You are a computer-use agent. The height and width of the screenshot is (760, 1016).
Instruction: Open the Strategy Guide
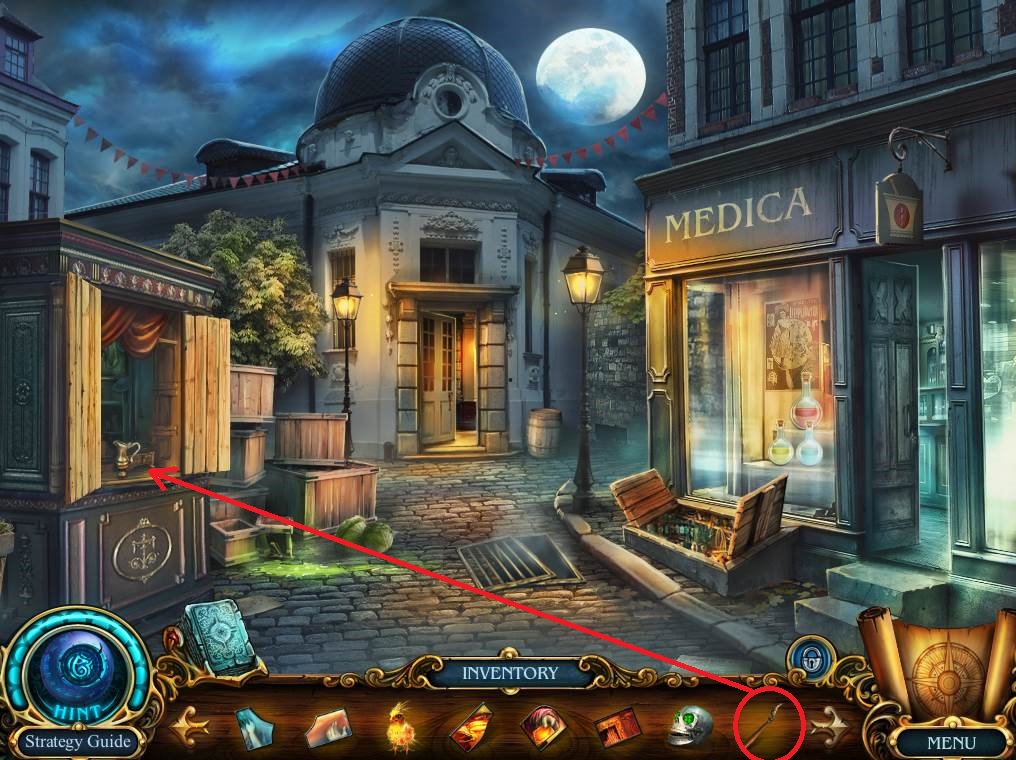77,742
